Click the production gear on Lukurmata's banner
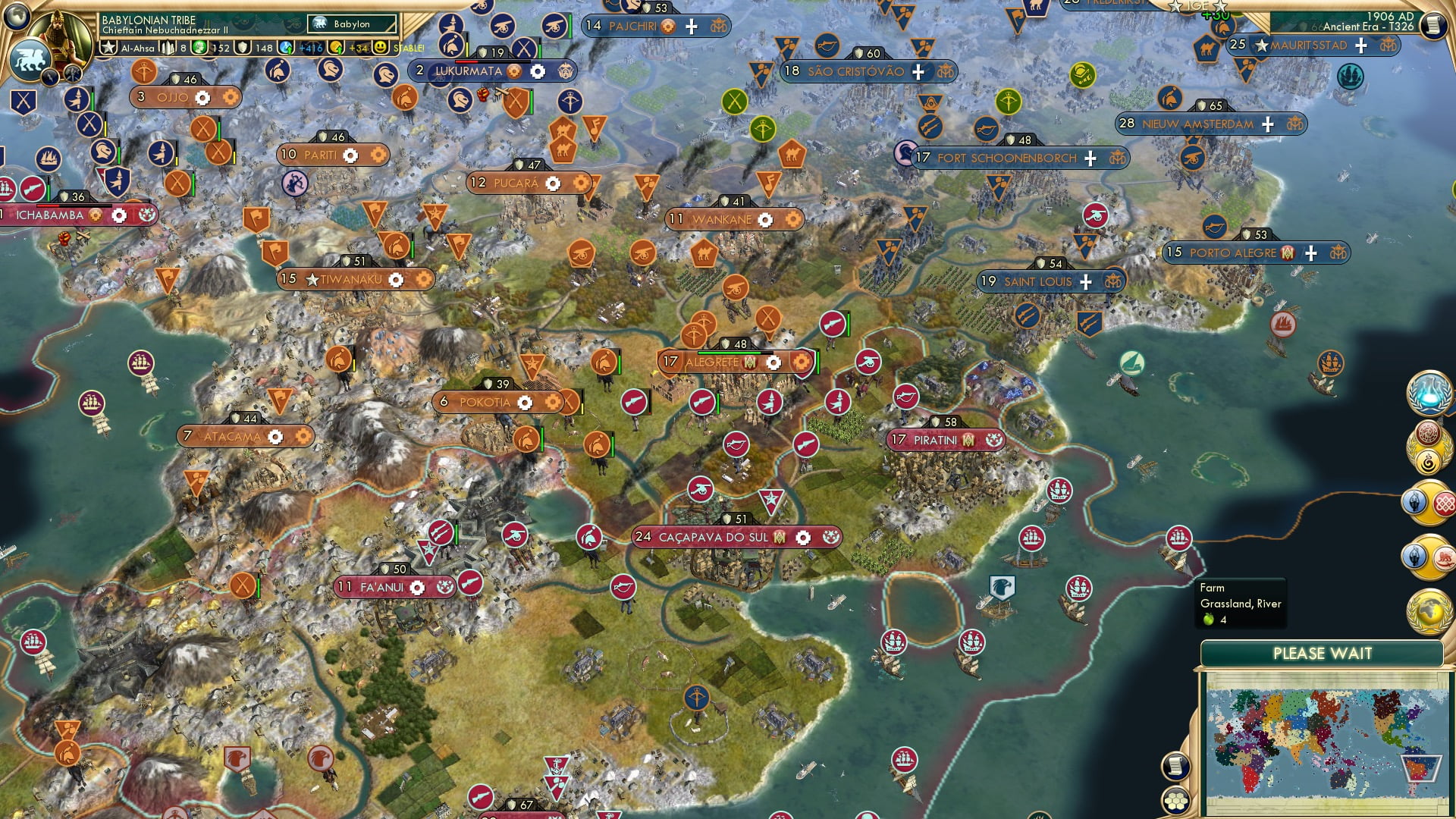The image size is (1456, 819). pos(538,71)
